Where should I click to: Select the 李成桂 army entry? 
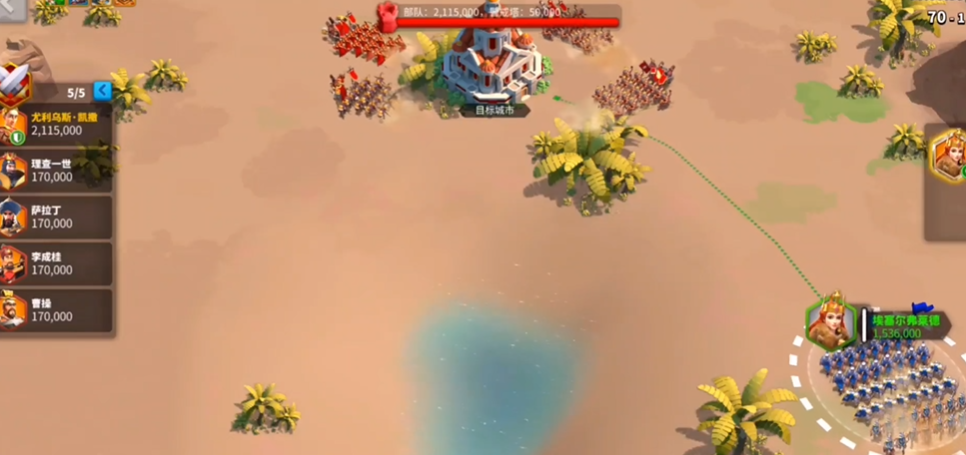coord(55,264)
